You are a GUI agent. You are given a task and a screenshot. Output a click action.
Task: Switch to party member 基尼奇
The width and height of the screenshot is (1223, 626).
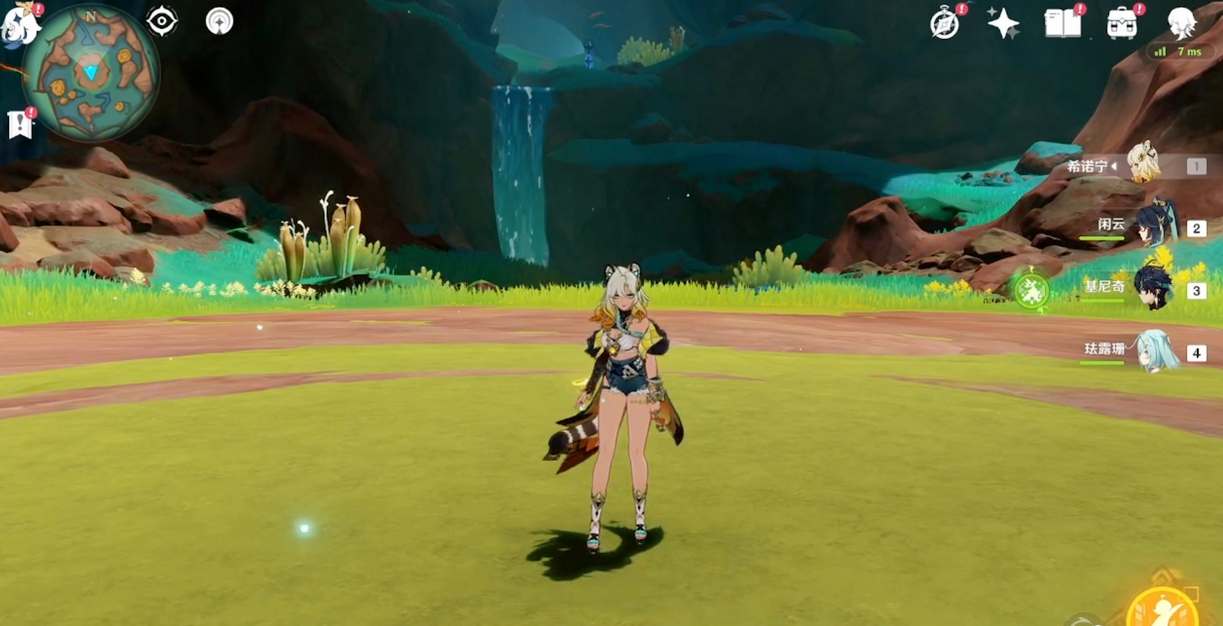click(x=1155, y=288)
